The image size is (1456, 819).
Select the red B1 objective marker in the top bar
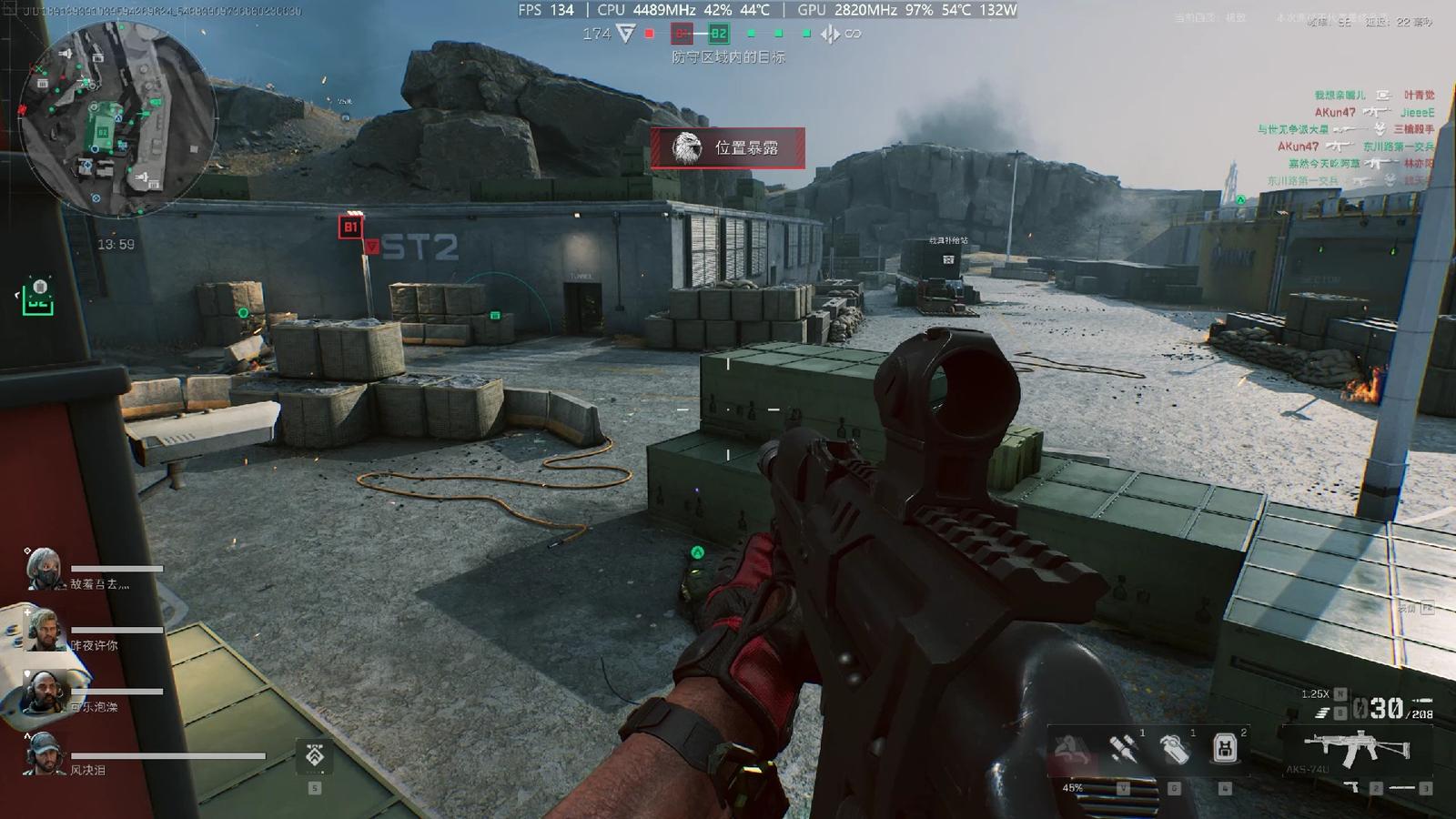tap(682, 34)
